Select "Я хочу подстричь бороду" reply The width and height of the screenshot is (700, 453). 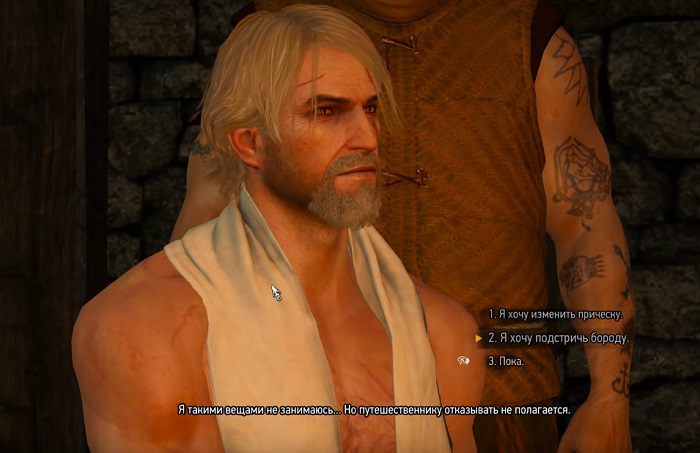559,338
